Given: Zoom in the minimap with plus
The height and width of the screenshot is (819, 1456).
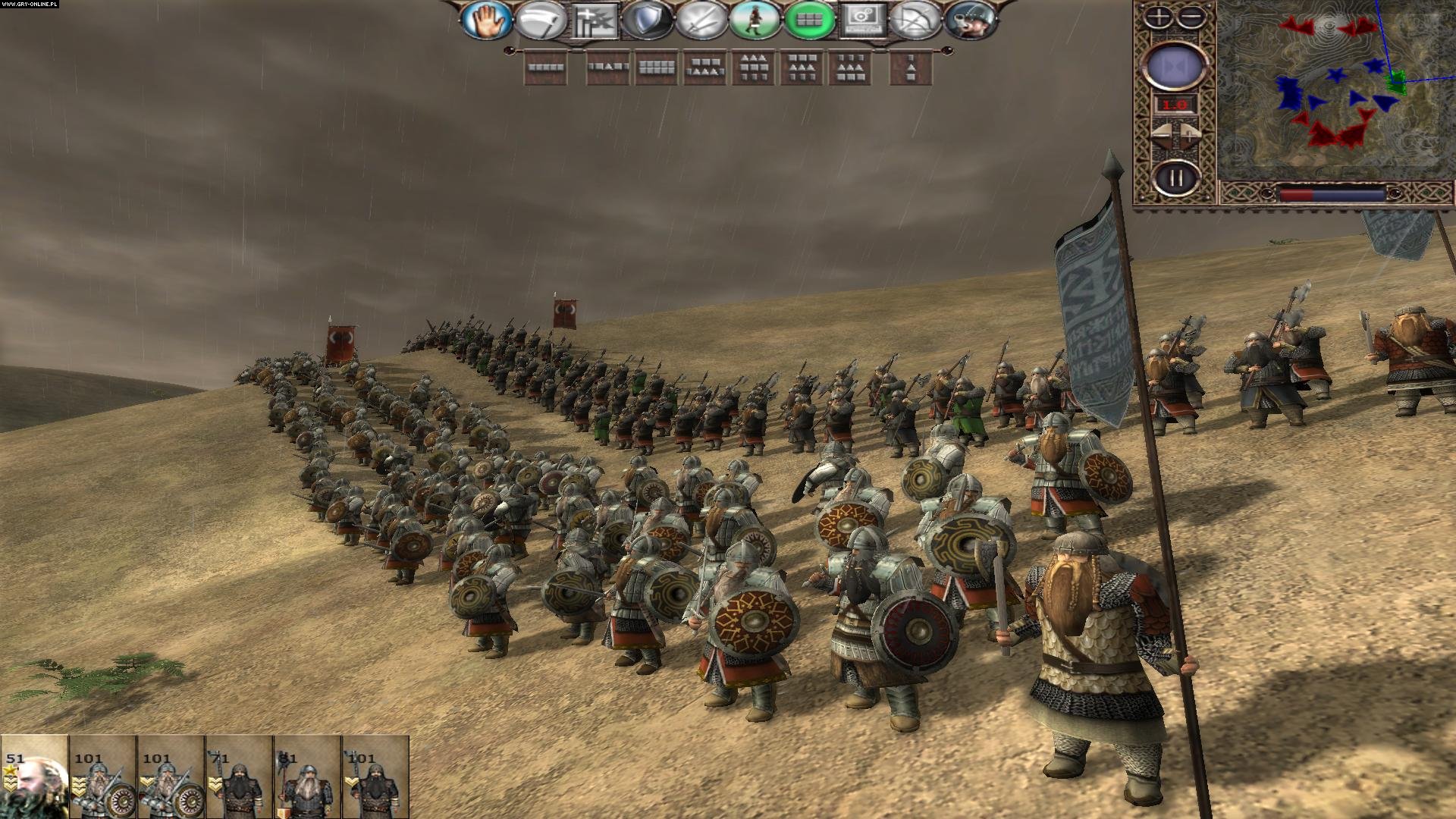Looking at the screenshot, I should pos(1158,17).
